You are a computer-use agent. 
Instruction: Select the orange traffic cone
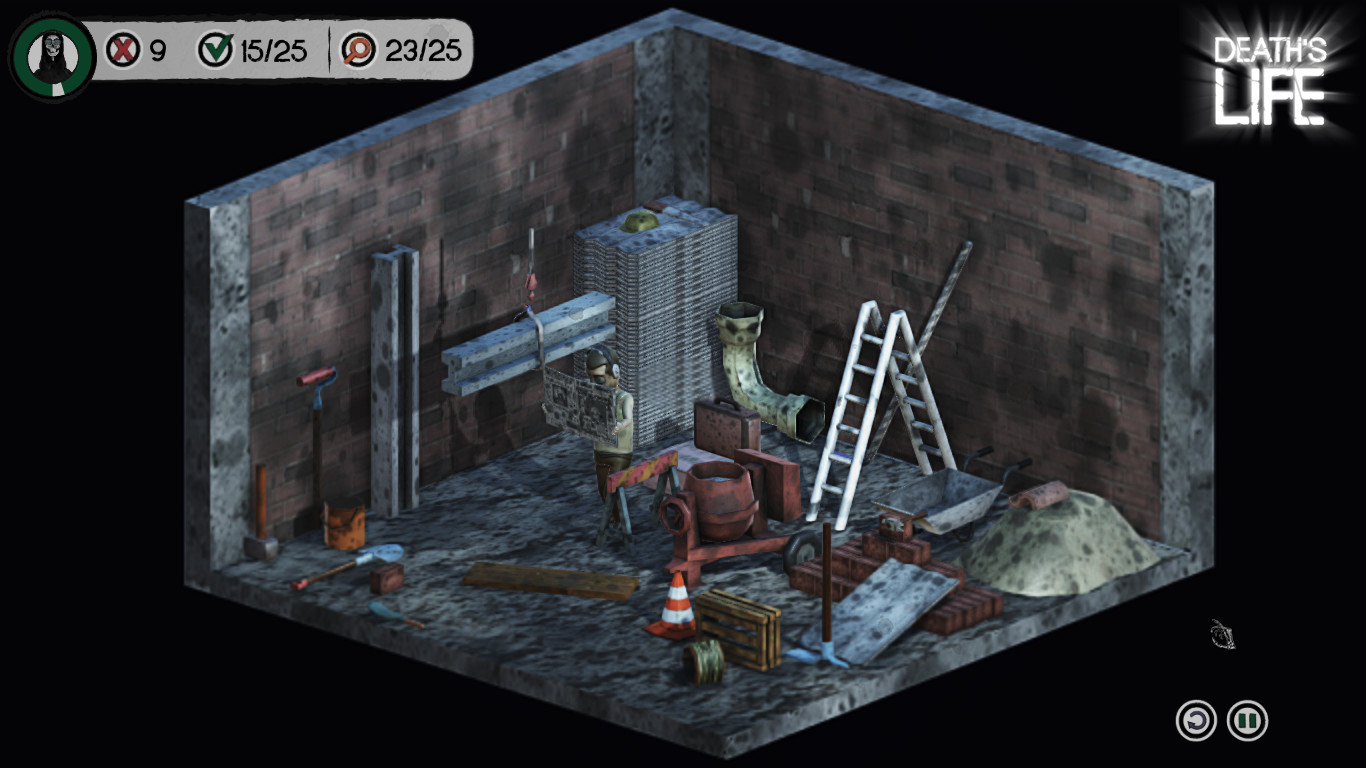[x=676, y=610]
